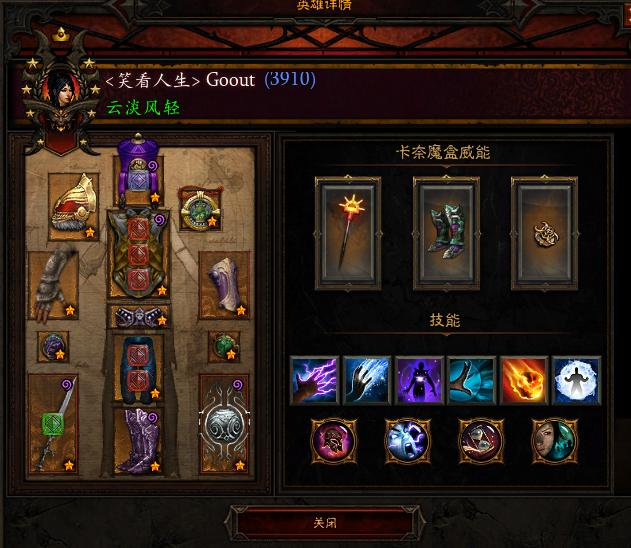Select the green amulet slot
The height and width of the screenshot is (548, 631).
click(x=199, y=206)
